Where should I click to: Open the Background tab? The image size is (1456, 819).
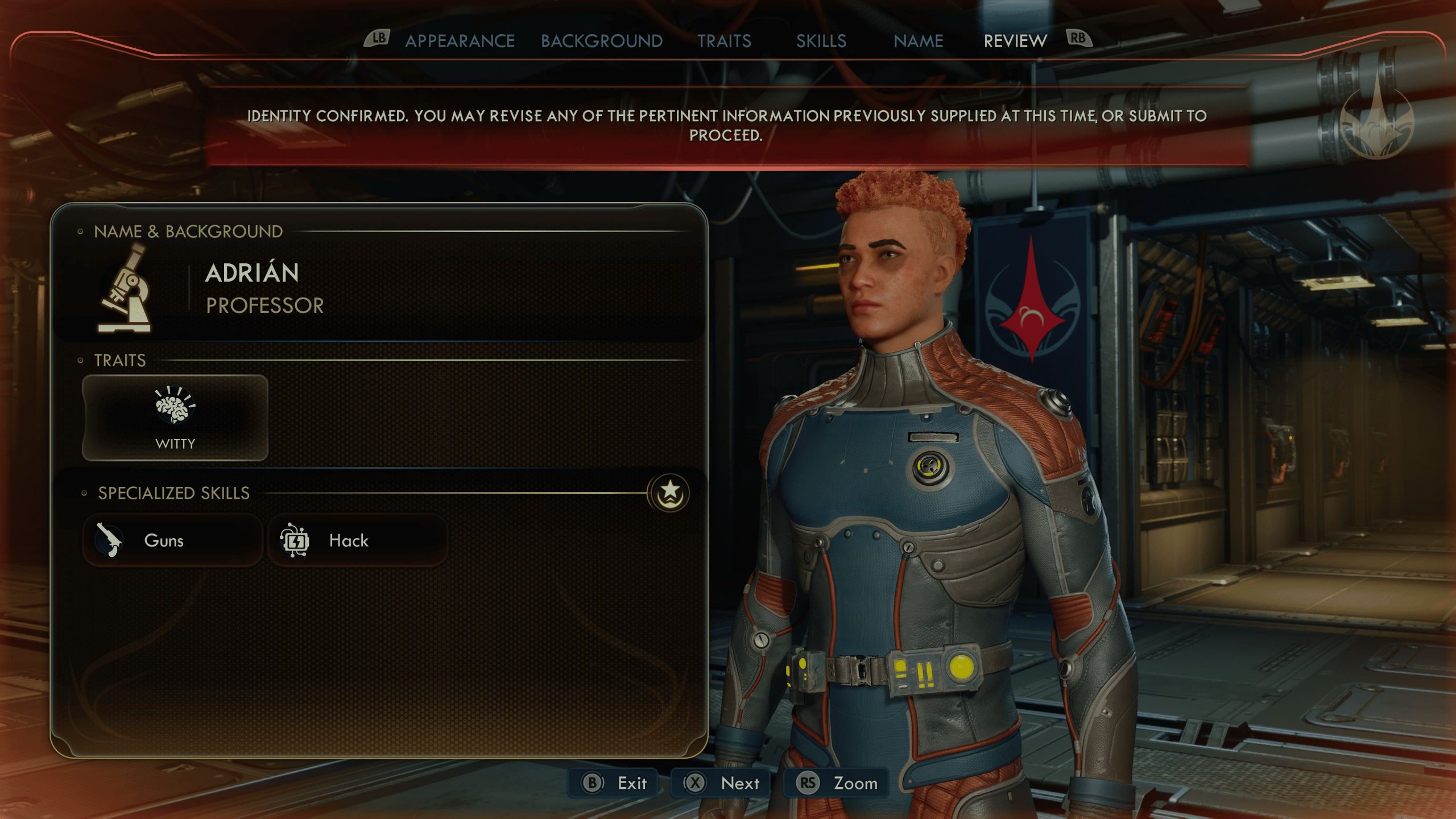pyautogui.click(x=602, y=41)
